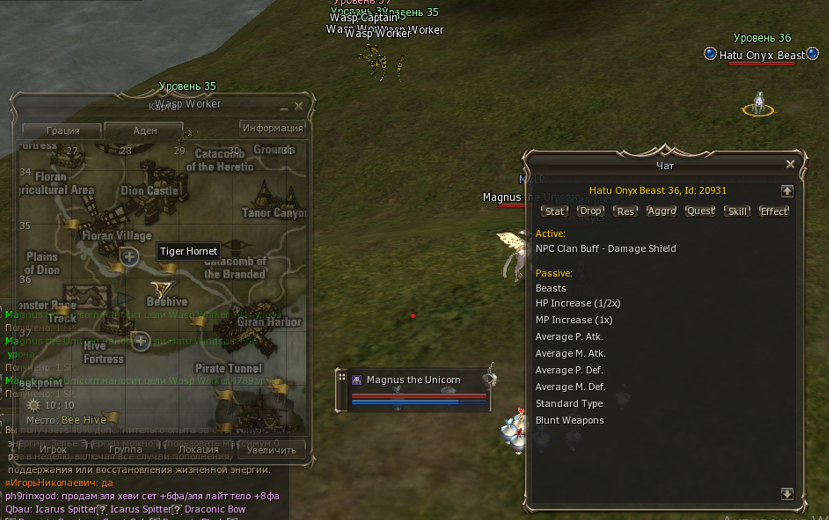Click the Группа button under the map
Screen dimensions: 829x520
pyautogui.click(x=125, y=450)
